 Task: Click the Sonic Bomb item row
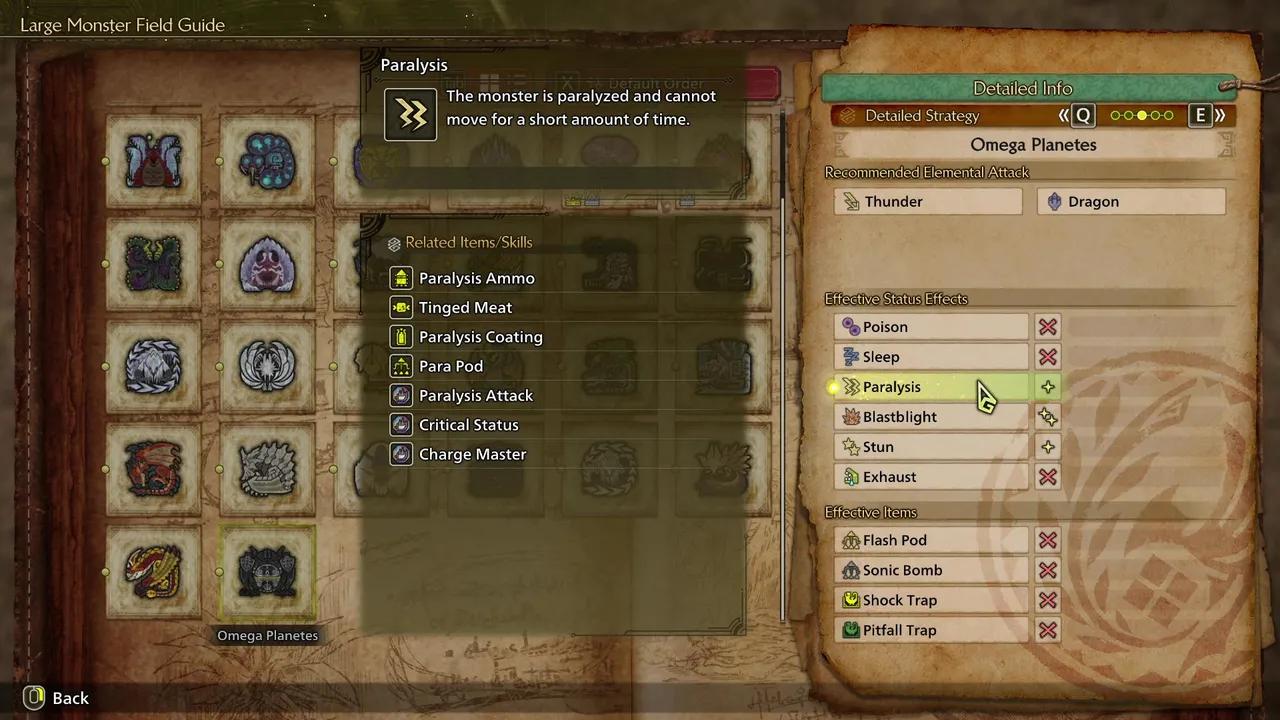click(930, 570)
